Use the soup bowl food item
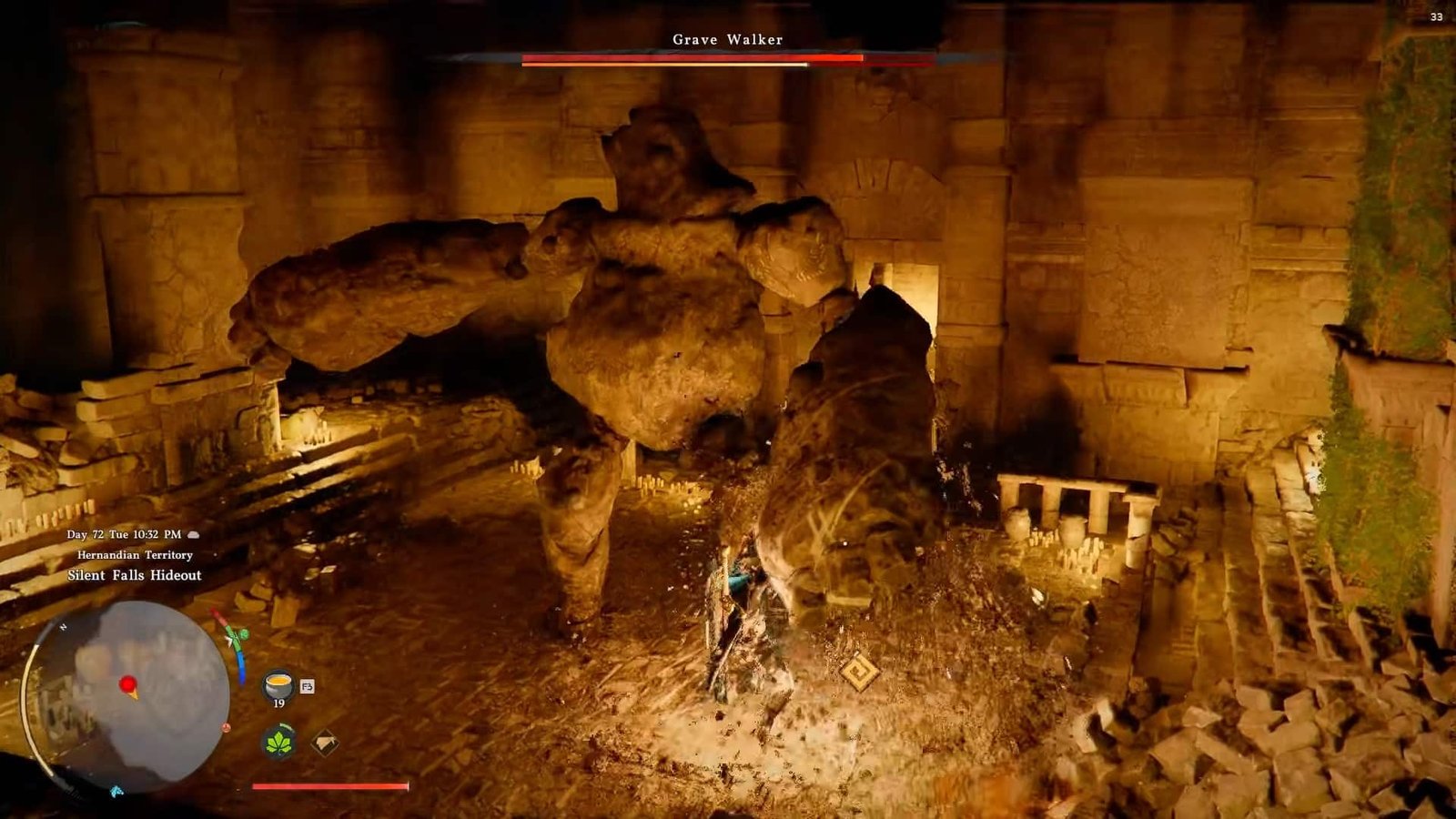This screenshot has height=819, width=1456. (278, 682)
